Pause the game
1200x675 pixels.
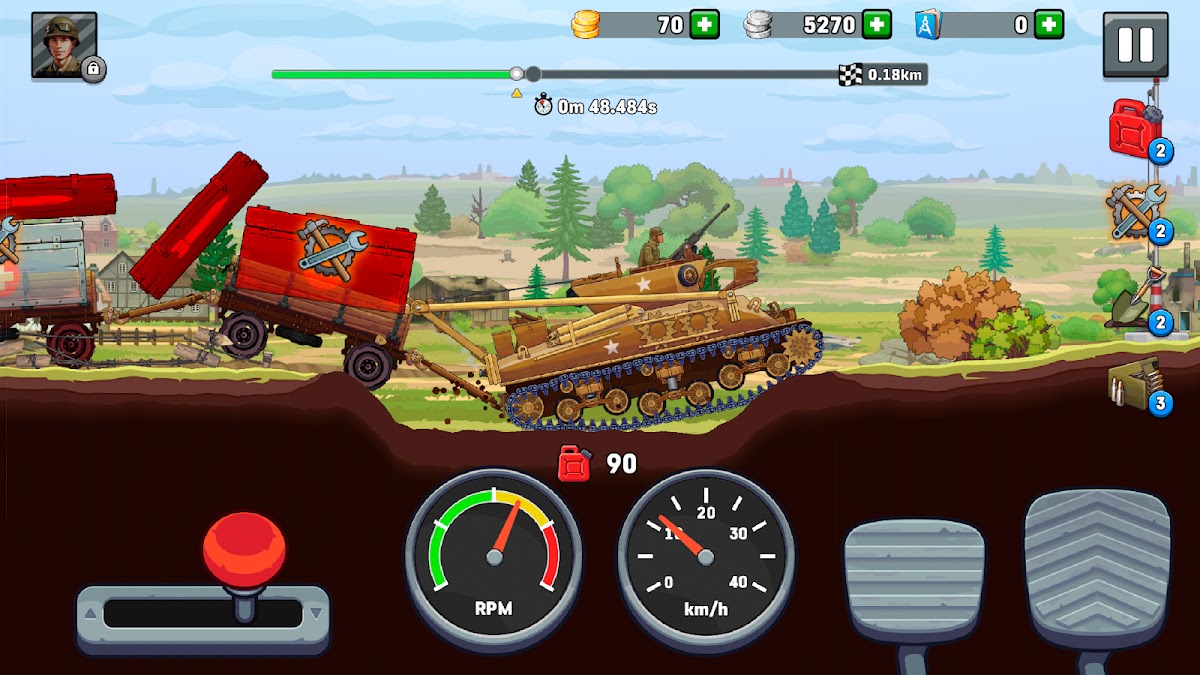[1135, 44]
